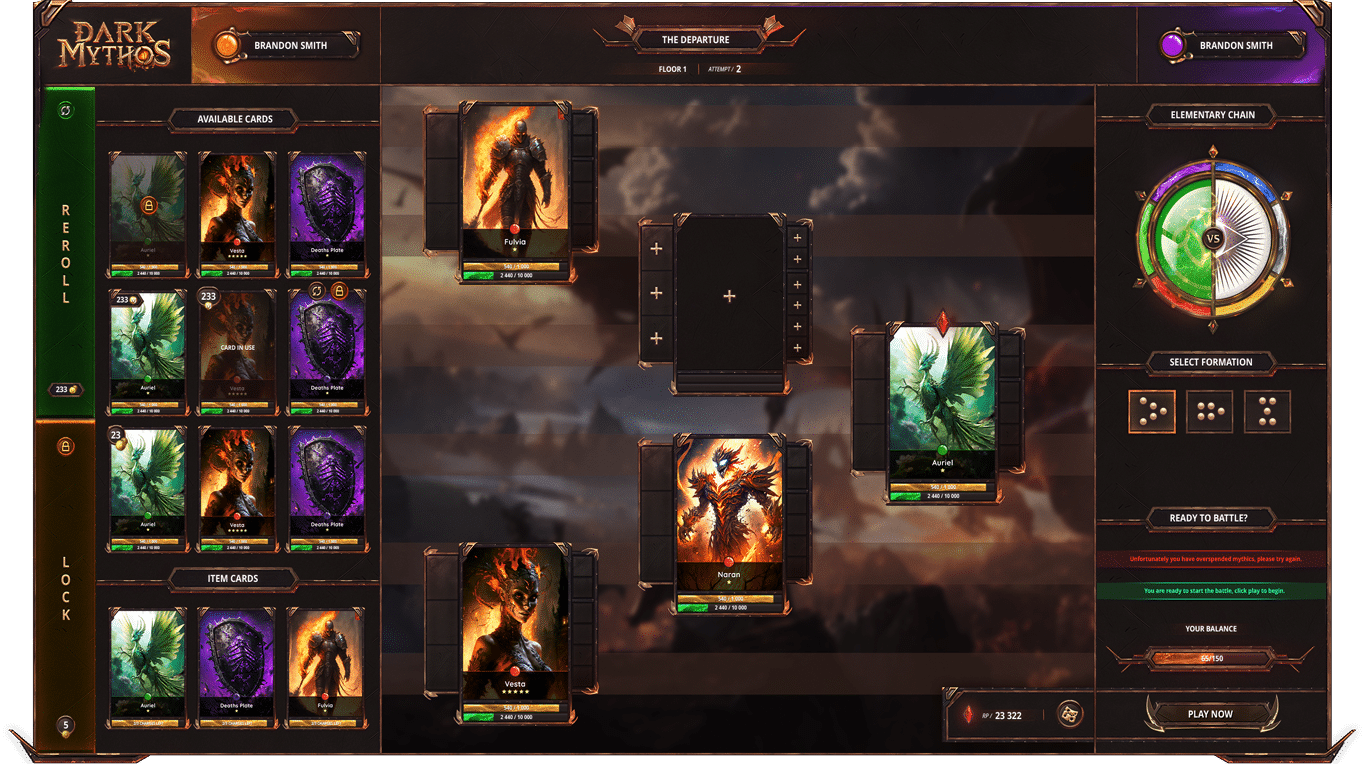Select the large Vesta card on the battlefield
1365x764 pixels.
516,632
